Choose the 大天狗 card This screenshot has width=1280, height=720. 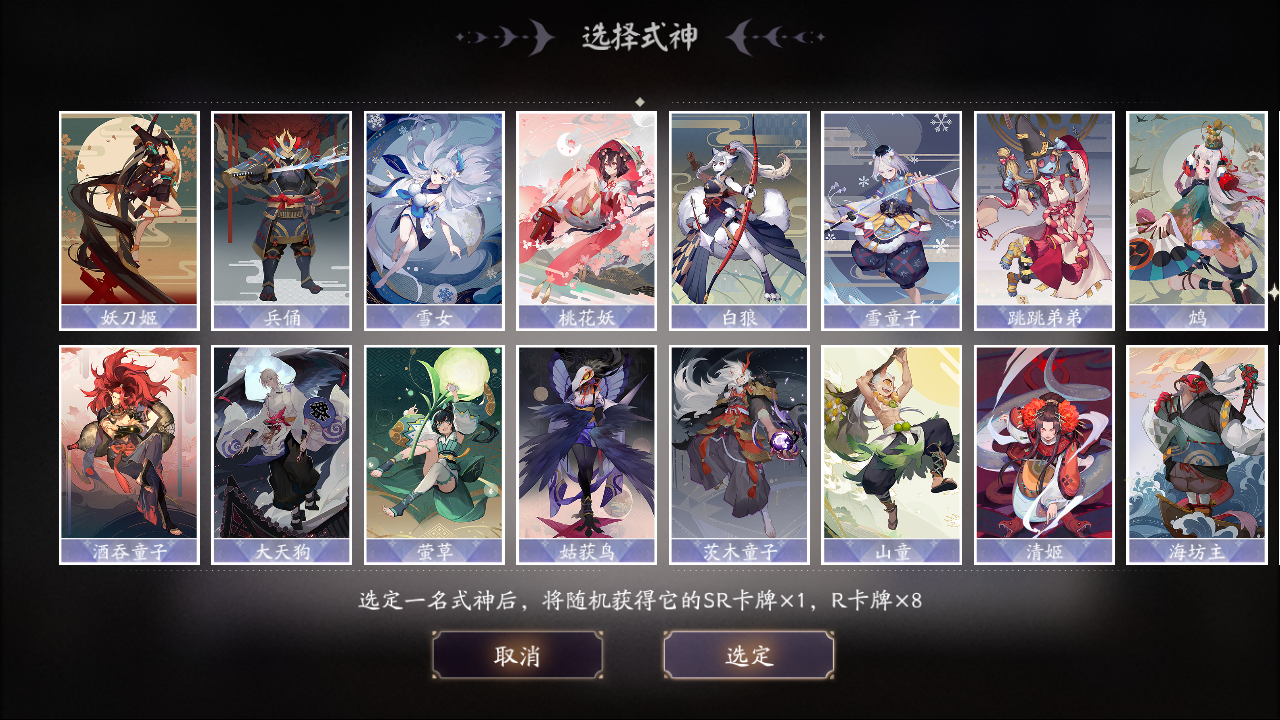tap(281, 450)
